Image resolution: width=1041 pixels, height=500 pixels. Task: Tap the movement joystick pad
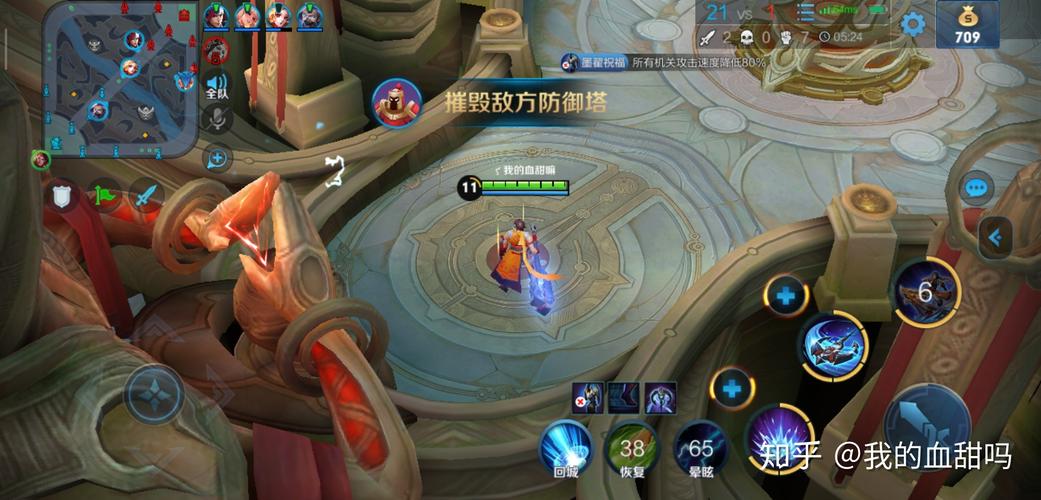click(x=153, y=394)
